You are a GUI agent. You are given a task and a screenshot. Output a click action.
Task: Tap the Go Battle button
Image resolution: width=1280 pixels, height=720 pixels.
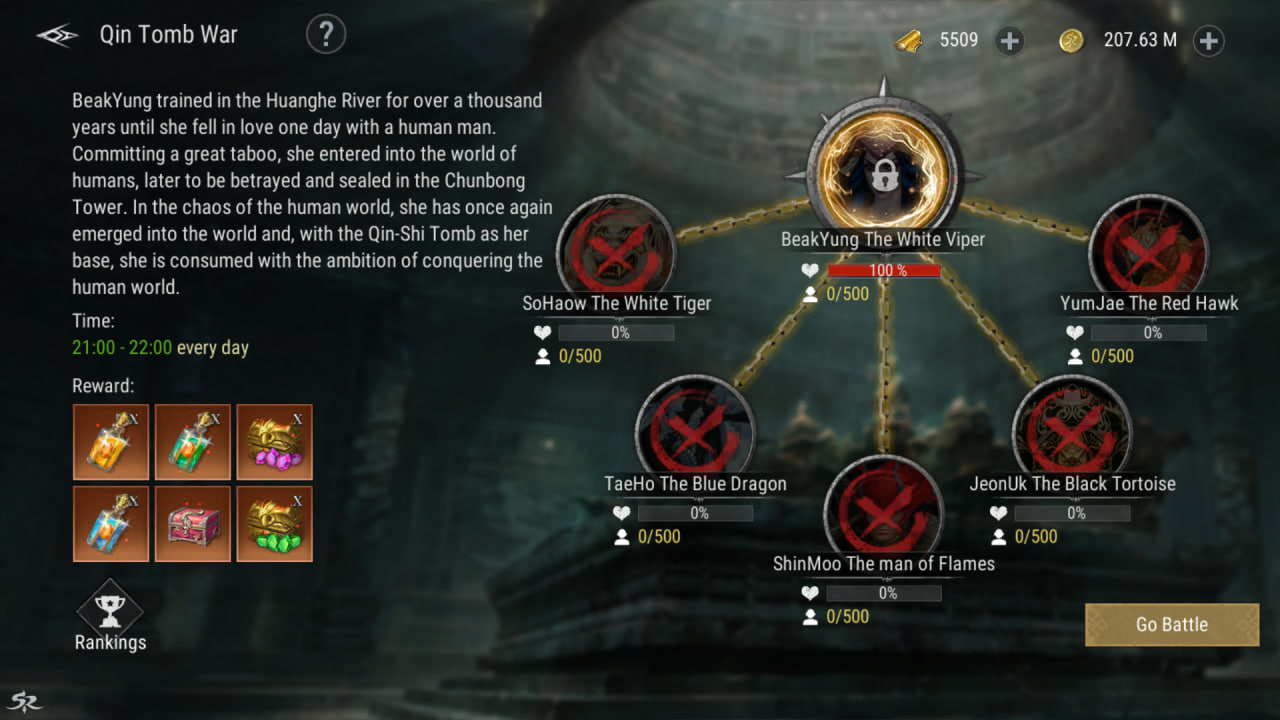(x=1171, y=625)
